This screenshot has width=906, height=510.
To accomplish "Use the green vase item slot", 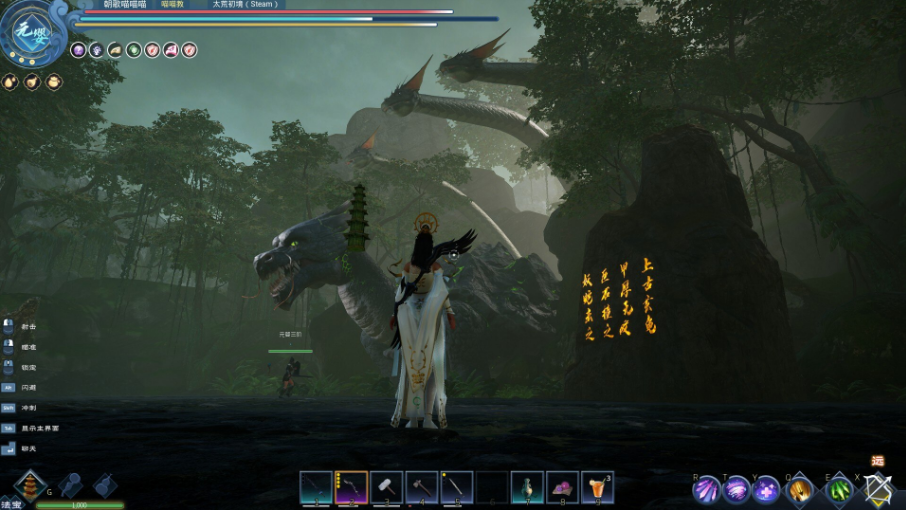I will (x=527, y=487).
